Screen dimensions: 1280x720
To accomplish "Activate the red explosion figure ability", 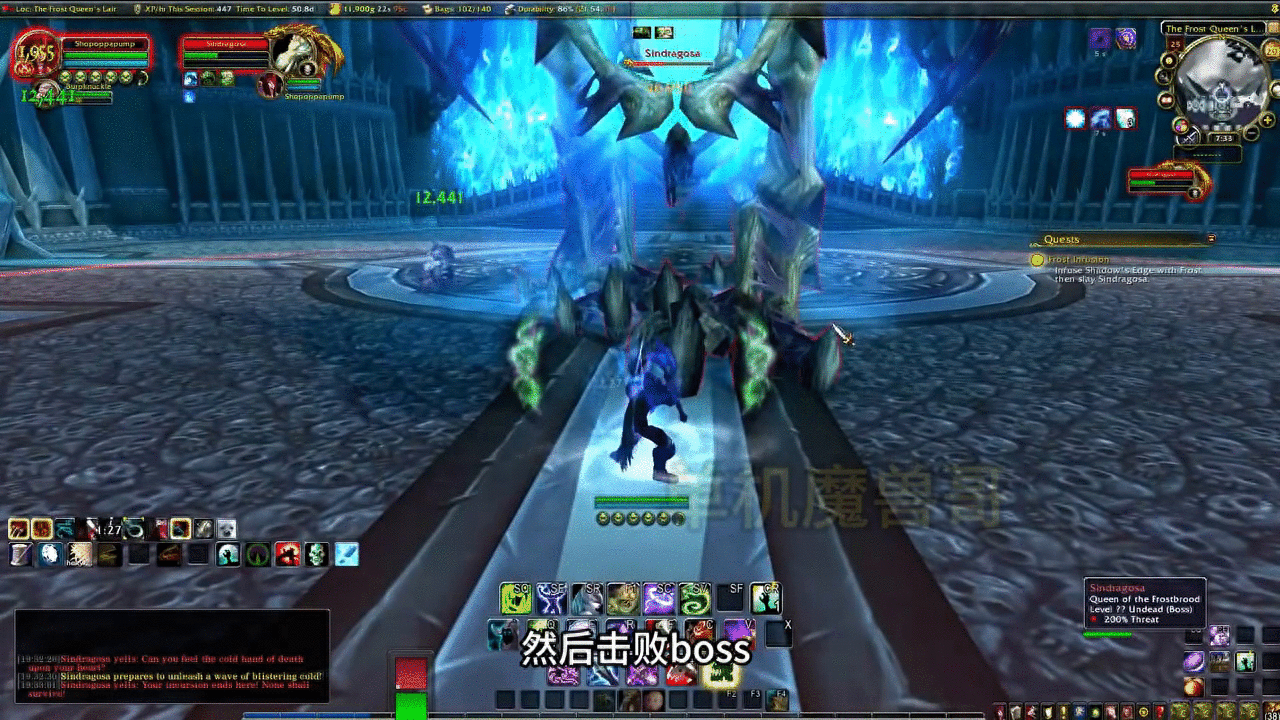I will 288,554.
